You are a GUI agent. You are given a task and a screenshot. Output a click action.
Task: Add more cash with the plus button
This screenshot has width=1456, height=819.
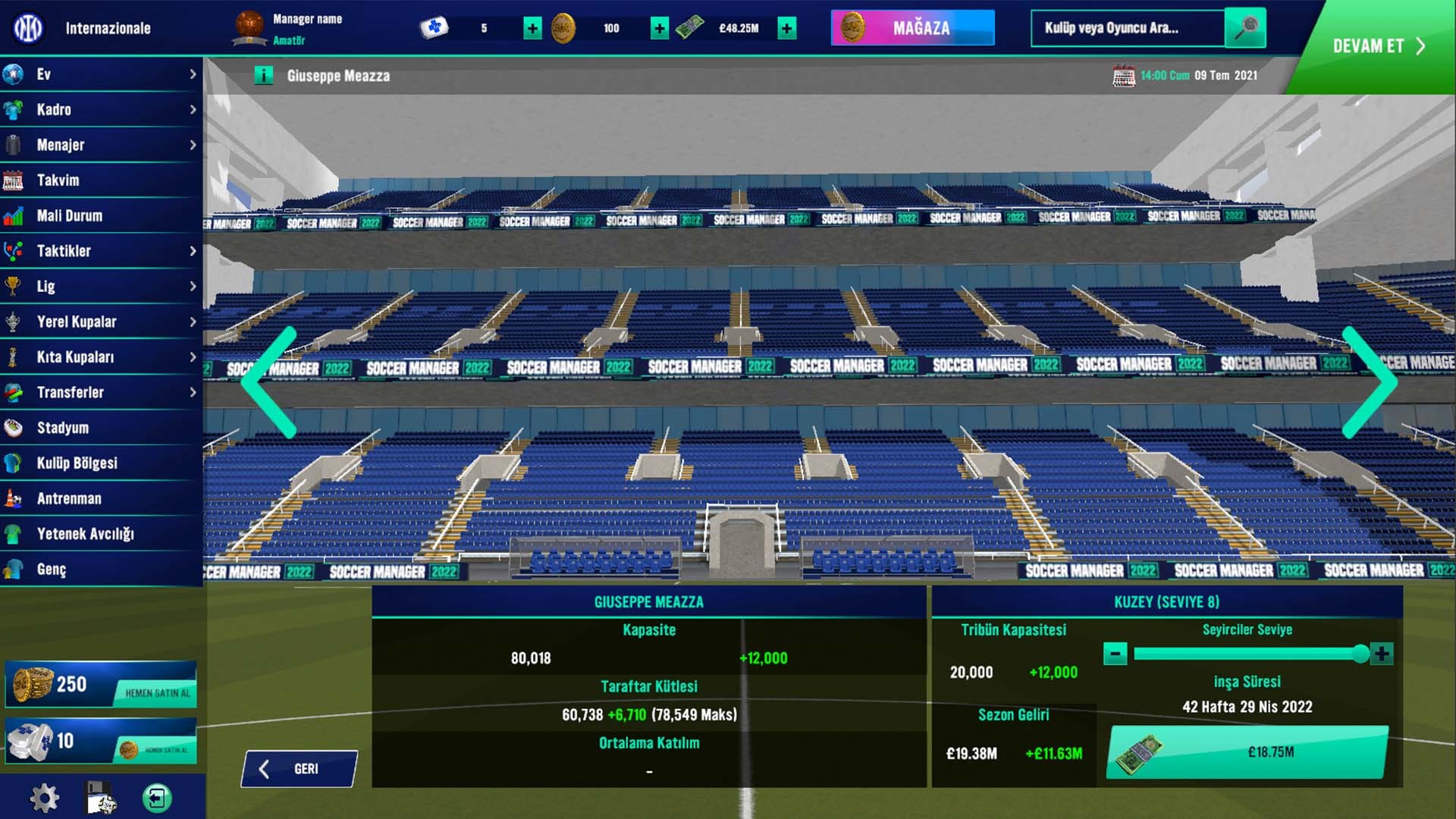click(x=787, y=29)
